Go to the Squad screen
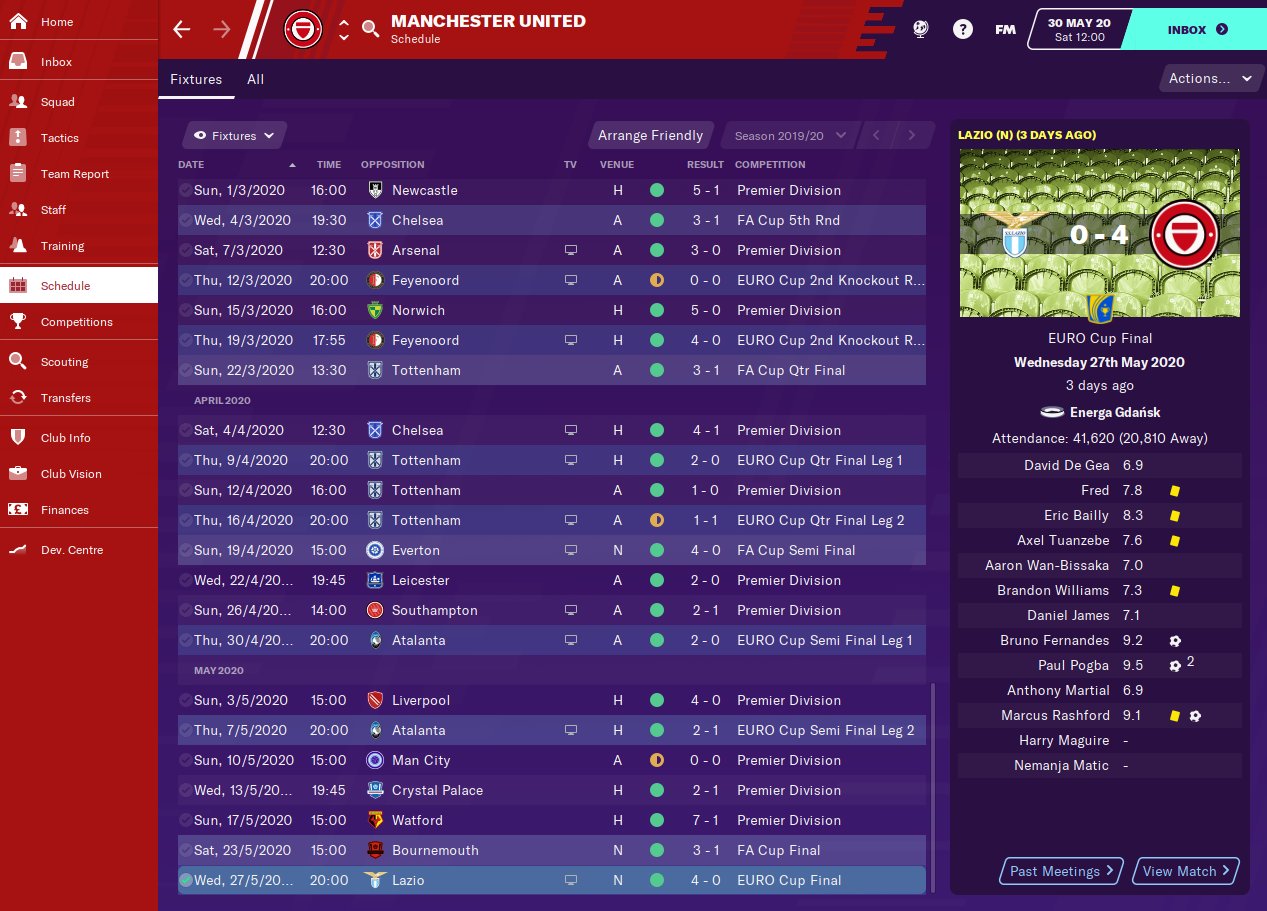The width and height of the screenshot is (1267, 911). tap(57, 102)
